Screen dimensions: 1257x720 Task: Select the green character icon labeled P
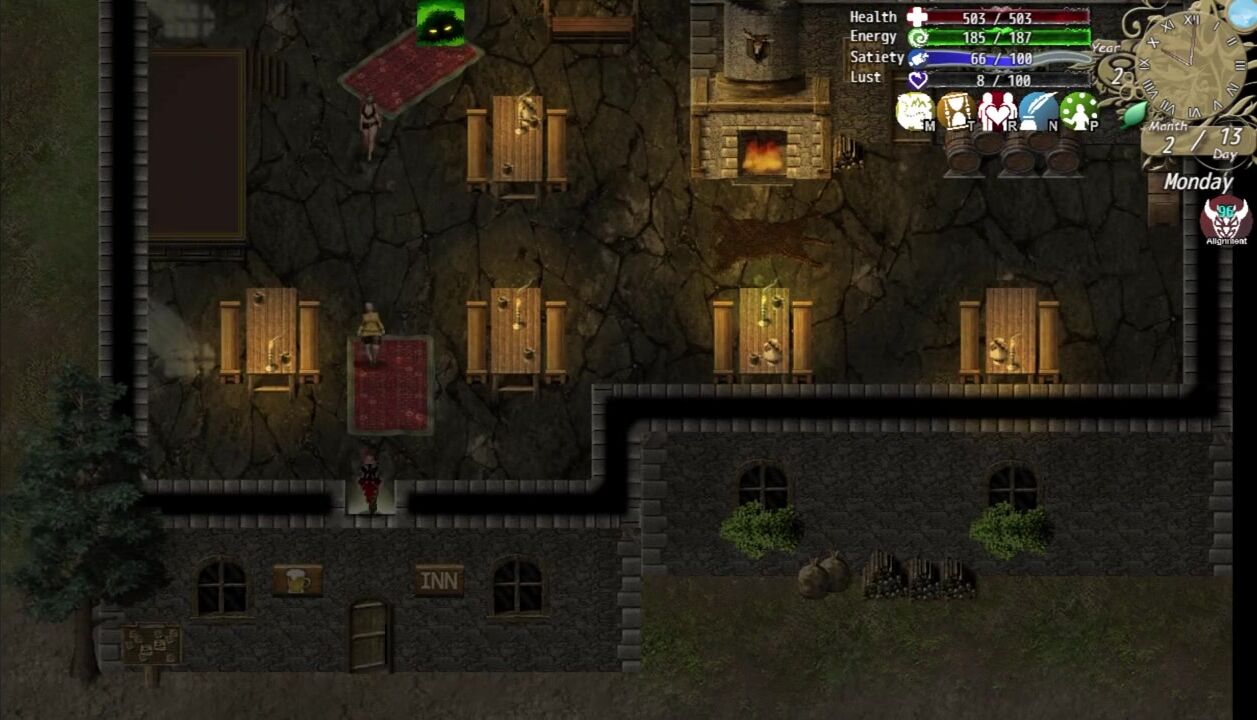click(x=1080, y=111)
